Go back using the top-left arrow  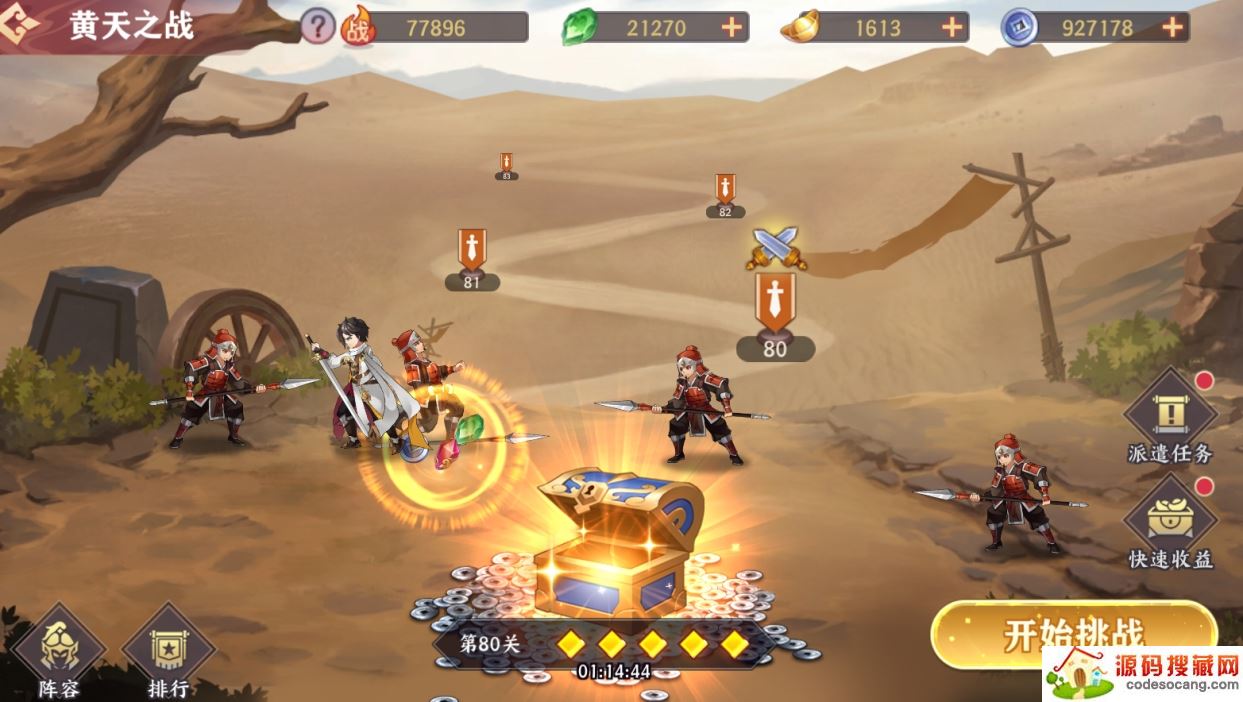tap(24, 27)
